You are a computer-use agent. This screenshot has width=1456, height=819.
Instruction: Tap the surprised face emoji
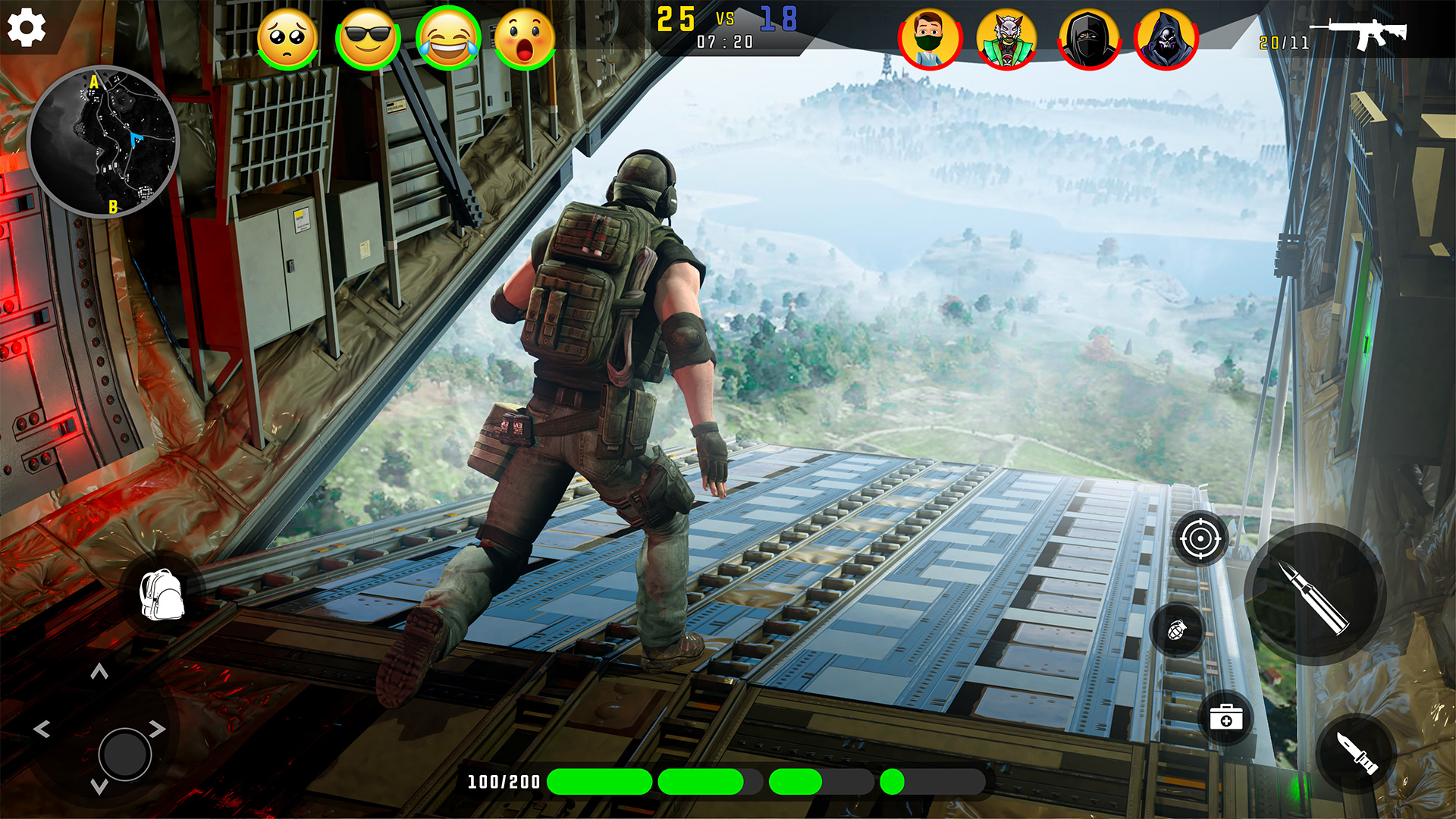(531, 36)
